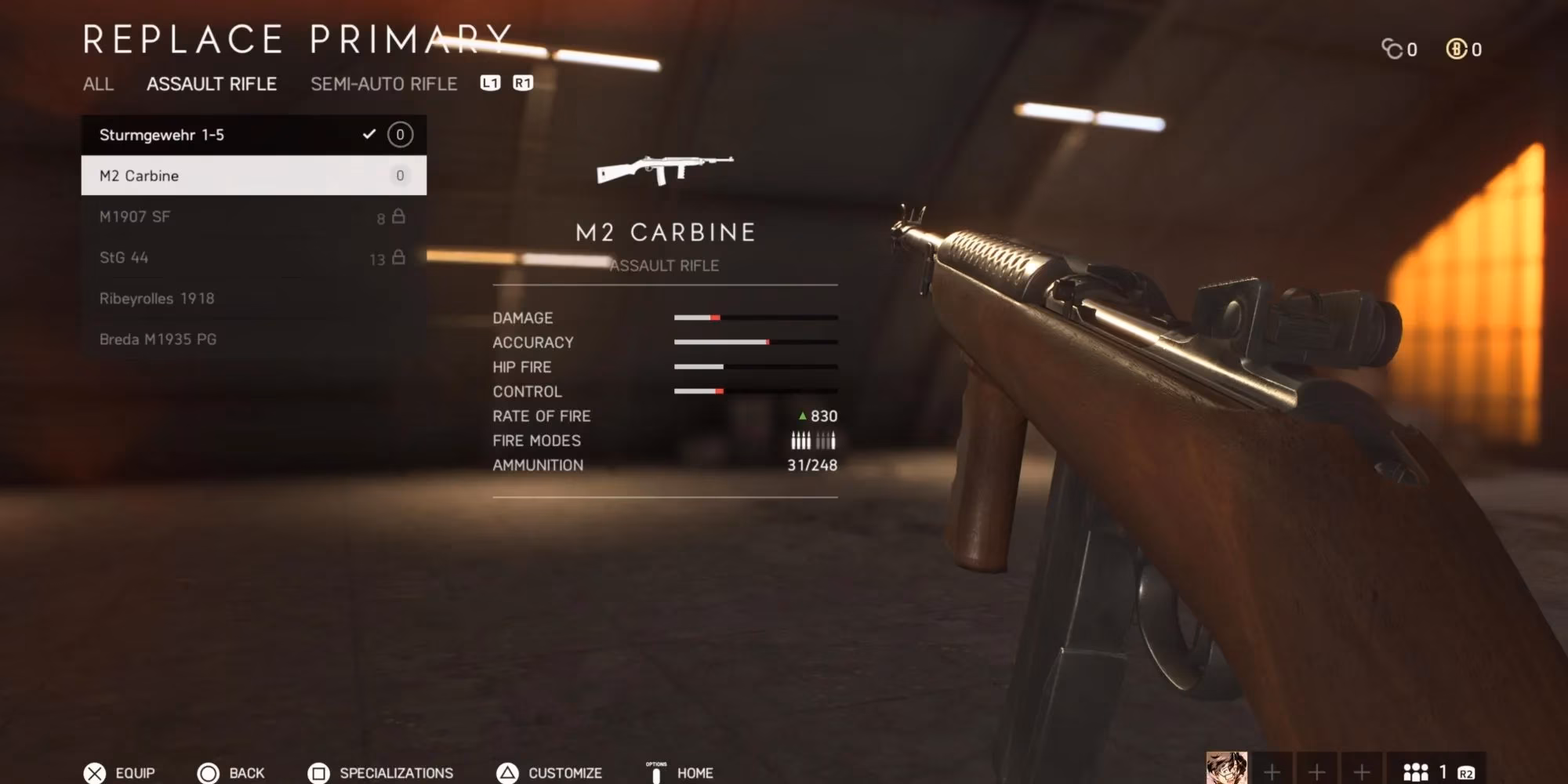Click the DAMAGE stat bar
The width and height of the screenshot is (1568, 784).
755,318
